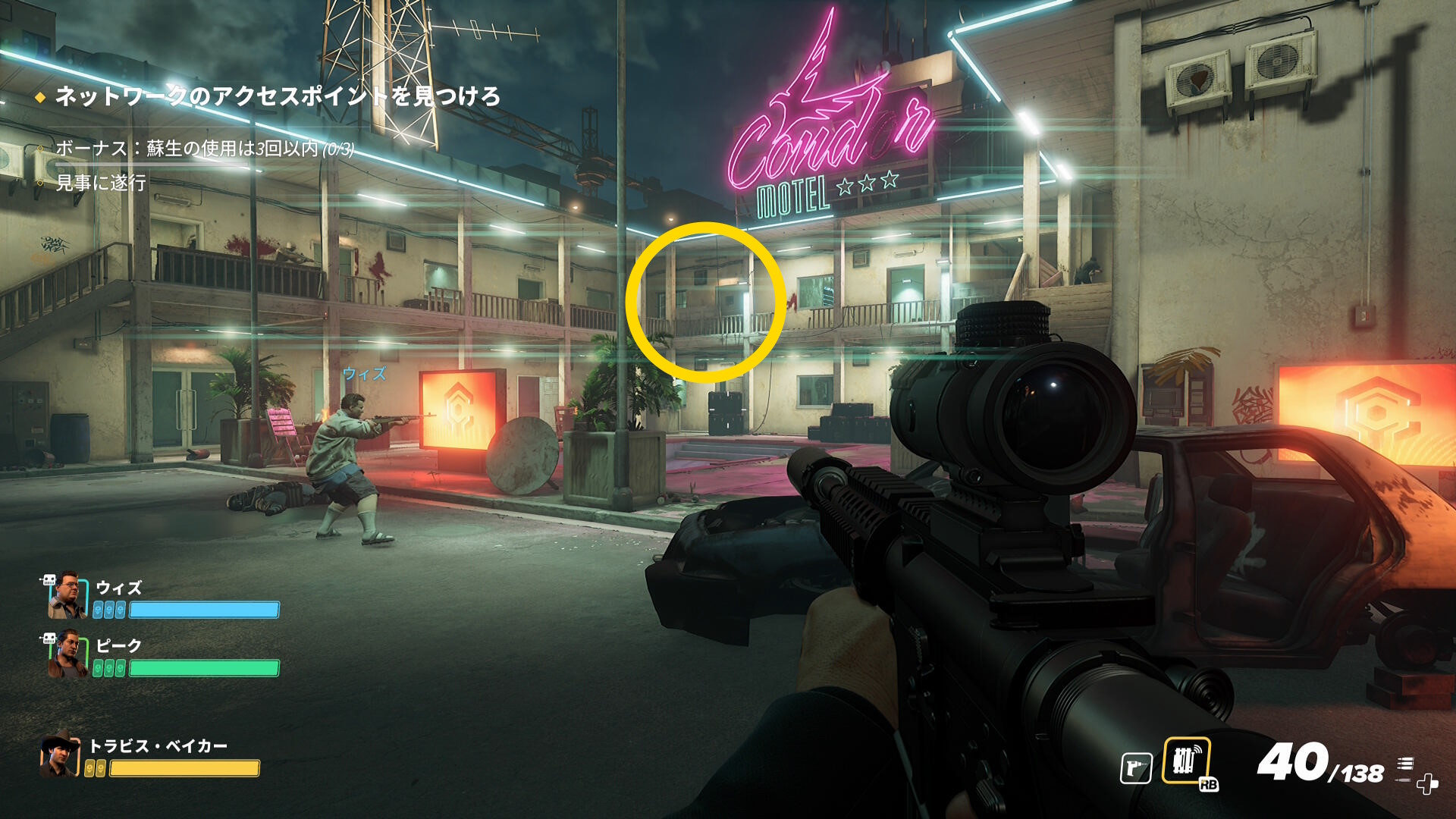Click the bonus revive-limit objective line
Viewport: 1456px width, 819px height.
pos(205,149)
